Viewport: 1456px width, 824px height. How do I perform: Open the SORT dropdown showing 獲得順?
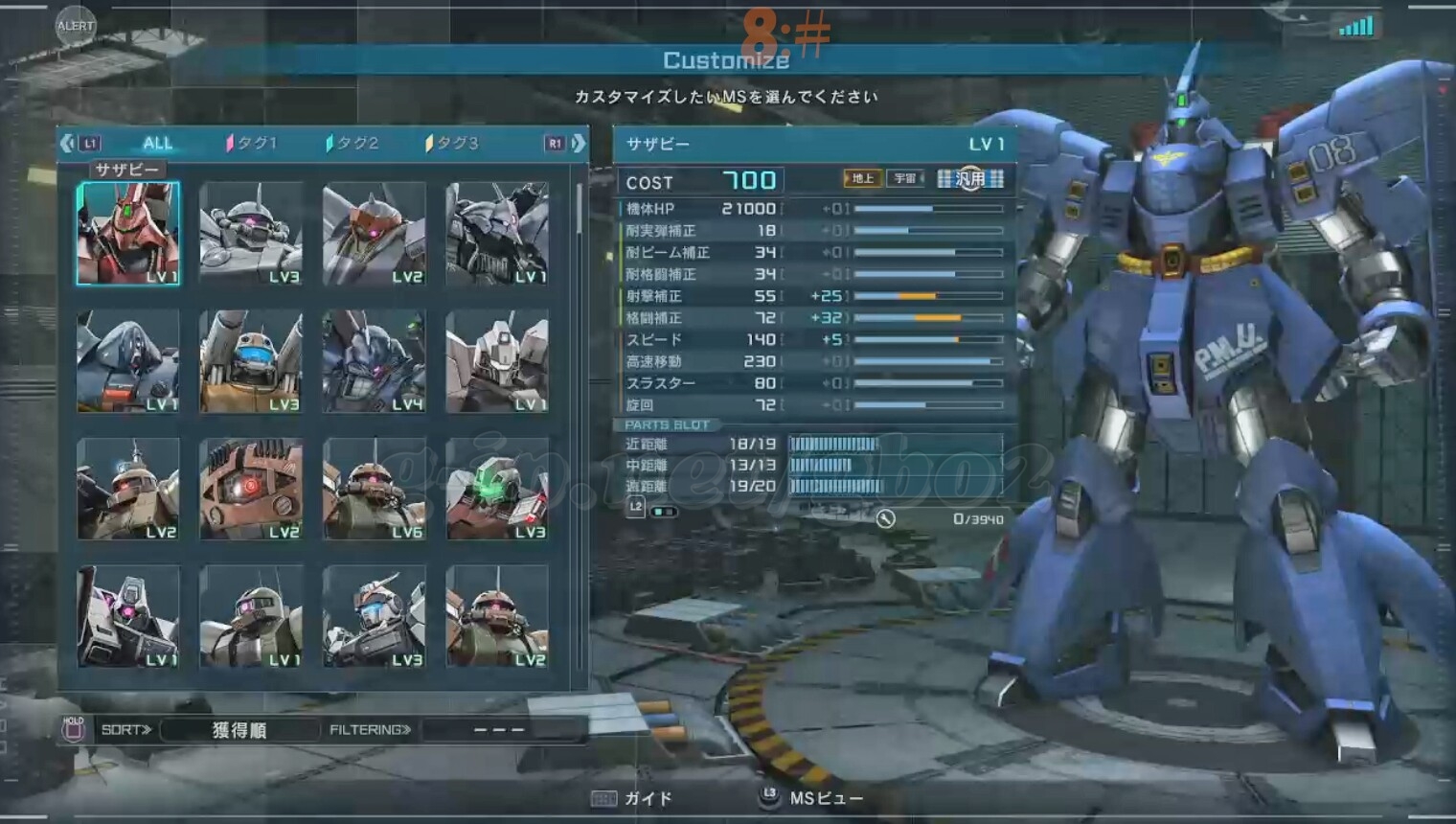[x=239, y=730]
